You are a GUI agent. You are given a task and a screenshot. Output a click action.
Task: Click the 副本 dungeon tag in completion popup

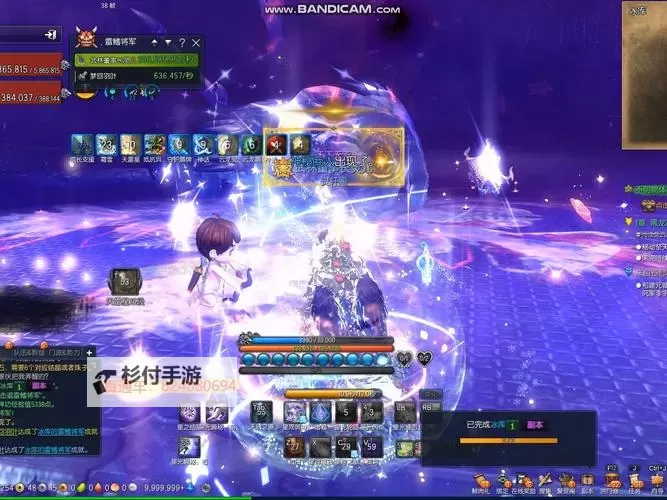pos(534,425)
